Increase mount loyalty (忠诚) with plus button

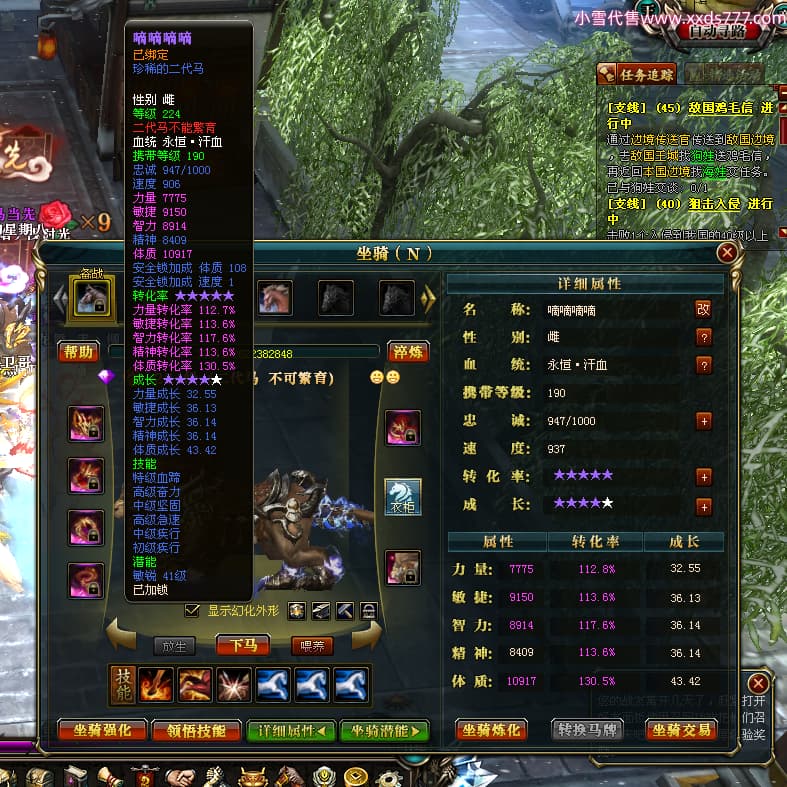pos(703,421)
